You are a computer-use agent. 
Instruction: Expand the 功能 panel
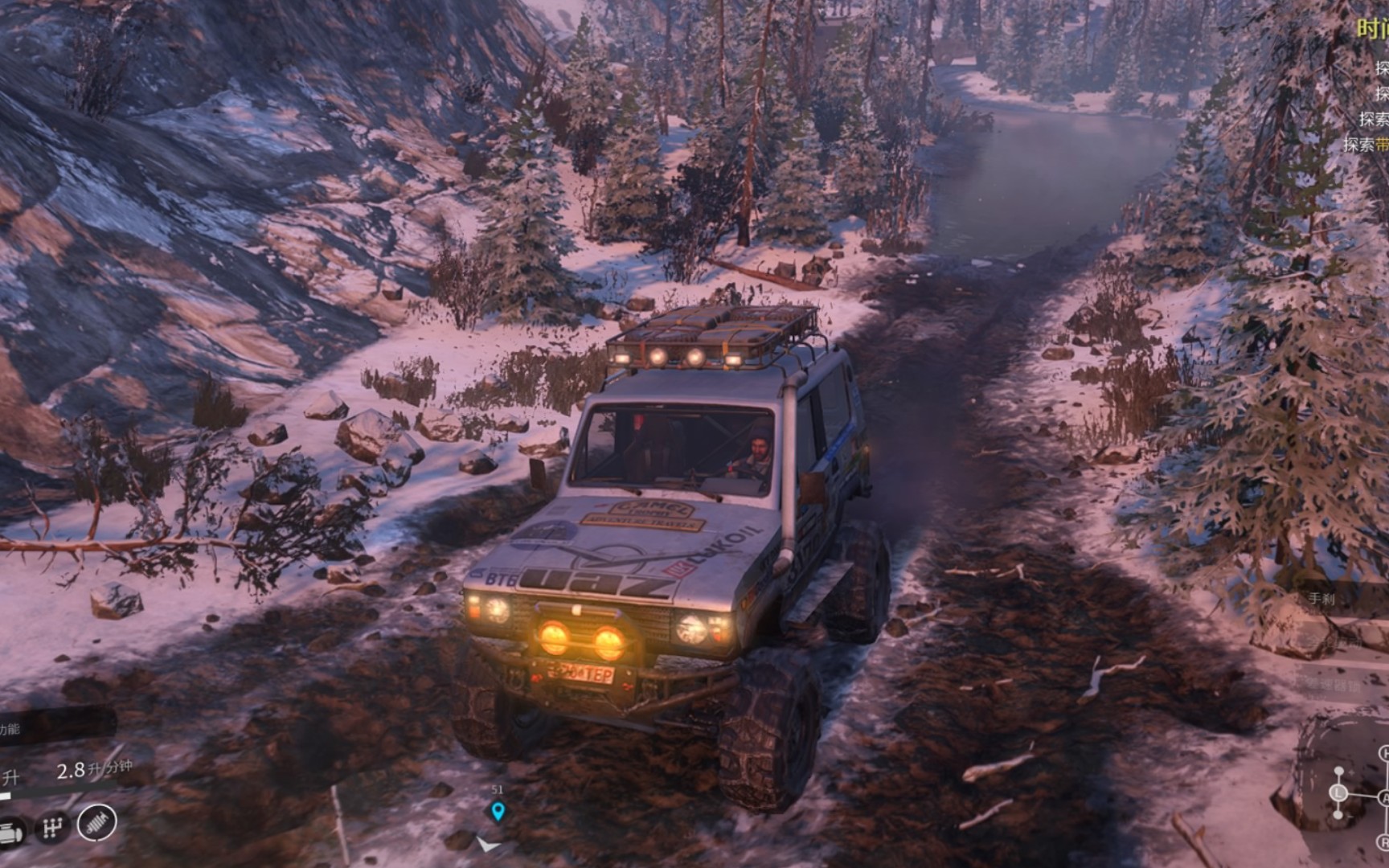pyautogui.click(x=12, y=728)
